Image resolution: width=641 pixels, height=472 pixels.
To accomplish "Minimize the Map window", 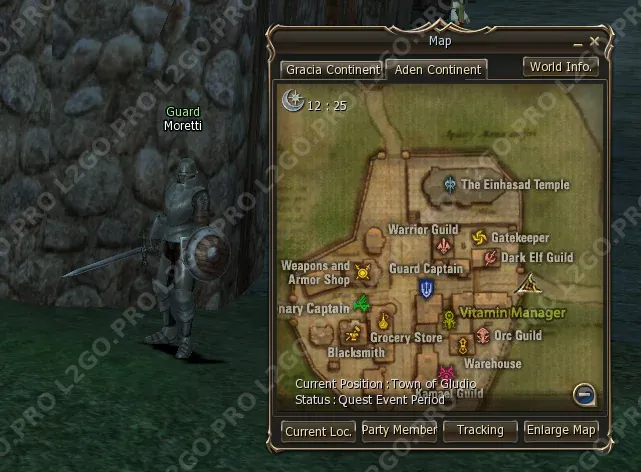I will click(578, 43).
